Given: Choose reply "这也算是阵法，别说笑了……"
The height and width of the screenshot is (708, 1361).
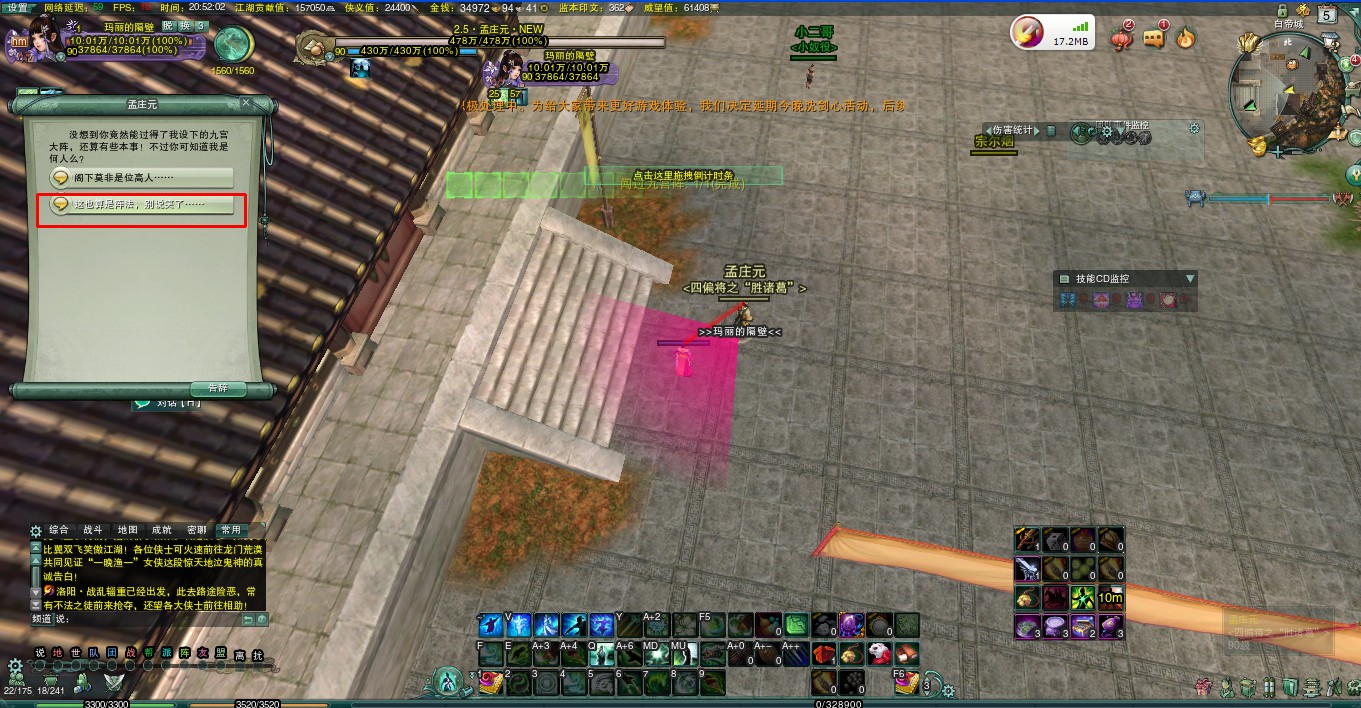Looking at the screenshot, I should [x=141, y=204].
